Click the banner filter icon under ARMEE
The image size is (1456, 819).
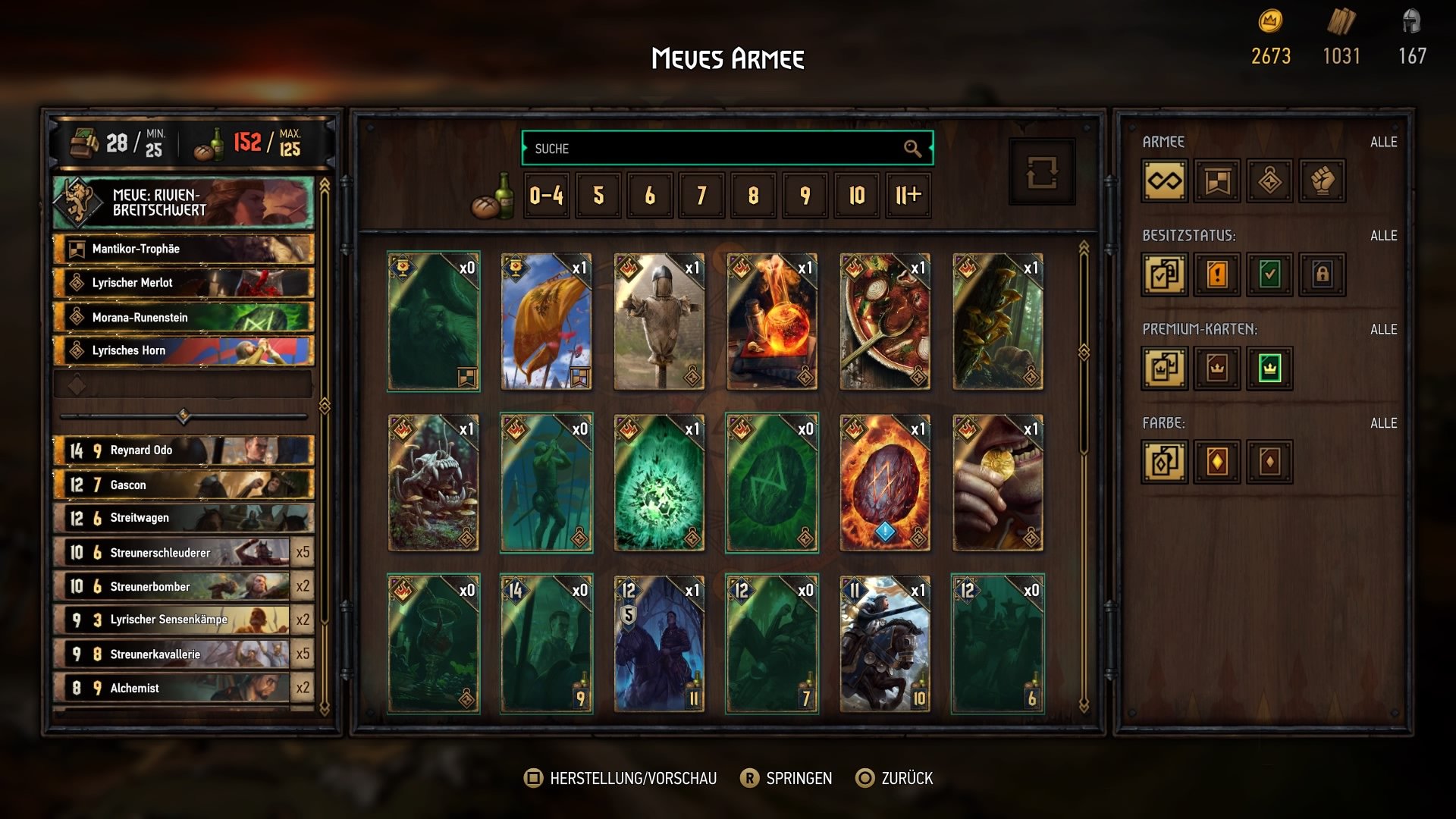tap(1216, 181)
